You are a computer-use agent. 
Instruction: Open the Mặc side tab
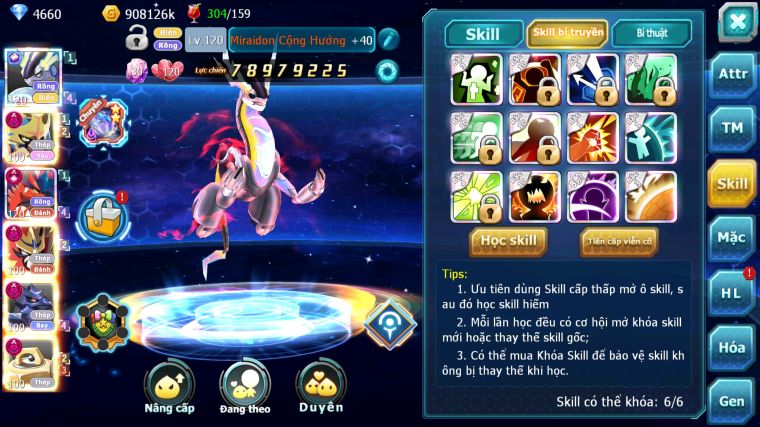click(732, 238)
